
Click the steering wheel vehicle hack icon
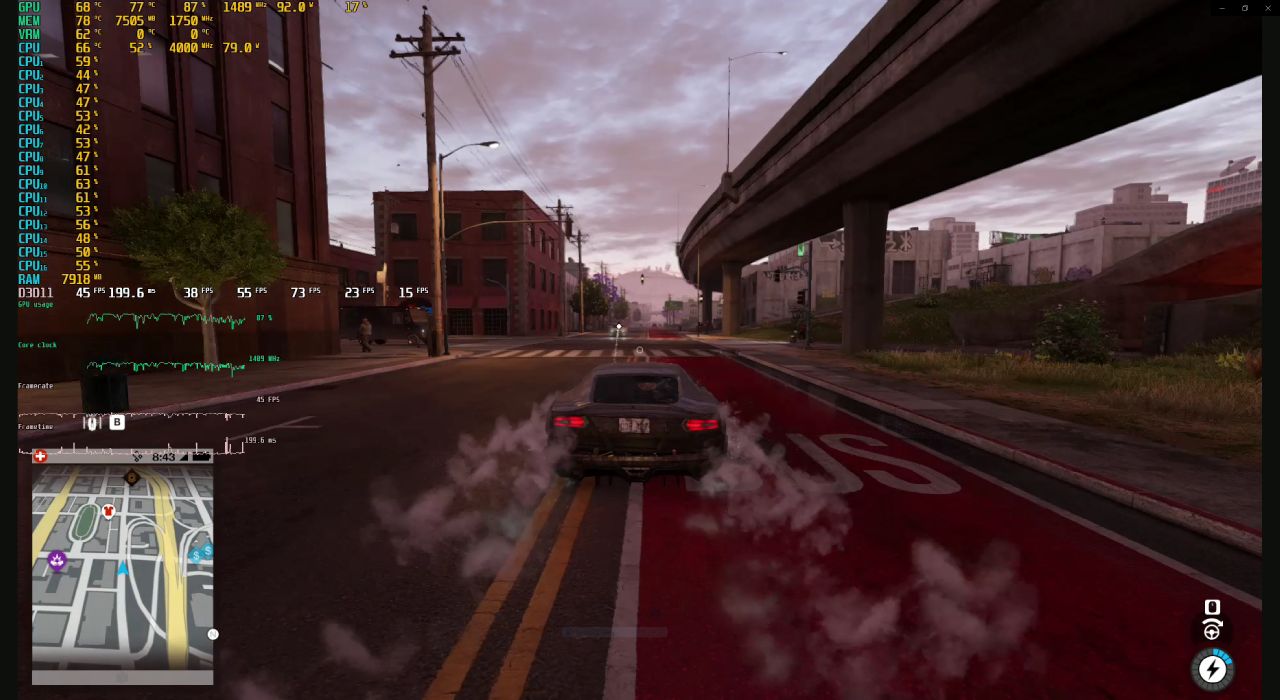1212,630
